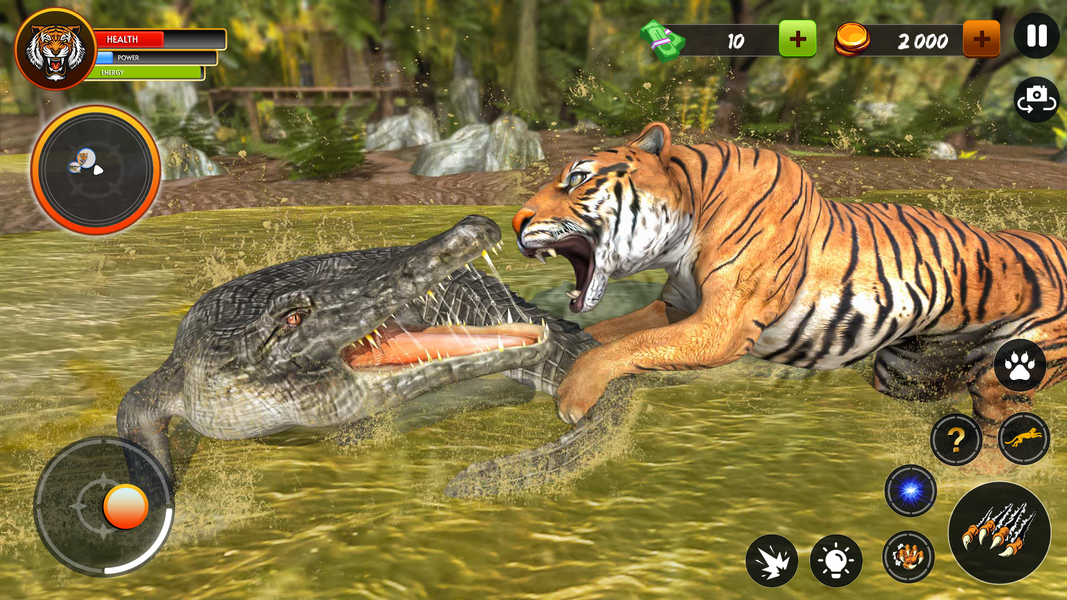Screen dimensions: 1067x600
Task: Buy more gold coins with orange plus
Action: [x=981, y=40]
